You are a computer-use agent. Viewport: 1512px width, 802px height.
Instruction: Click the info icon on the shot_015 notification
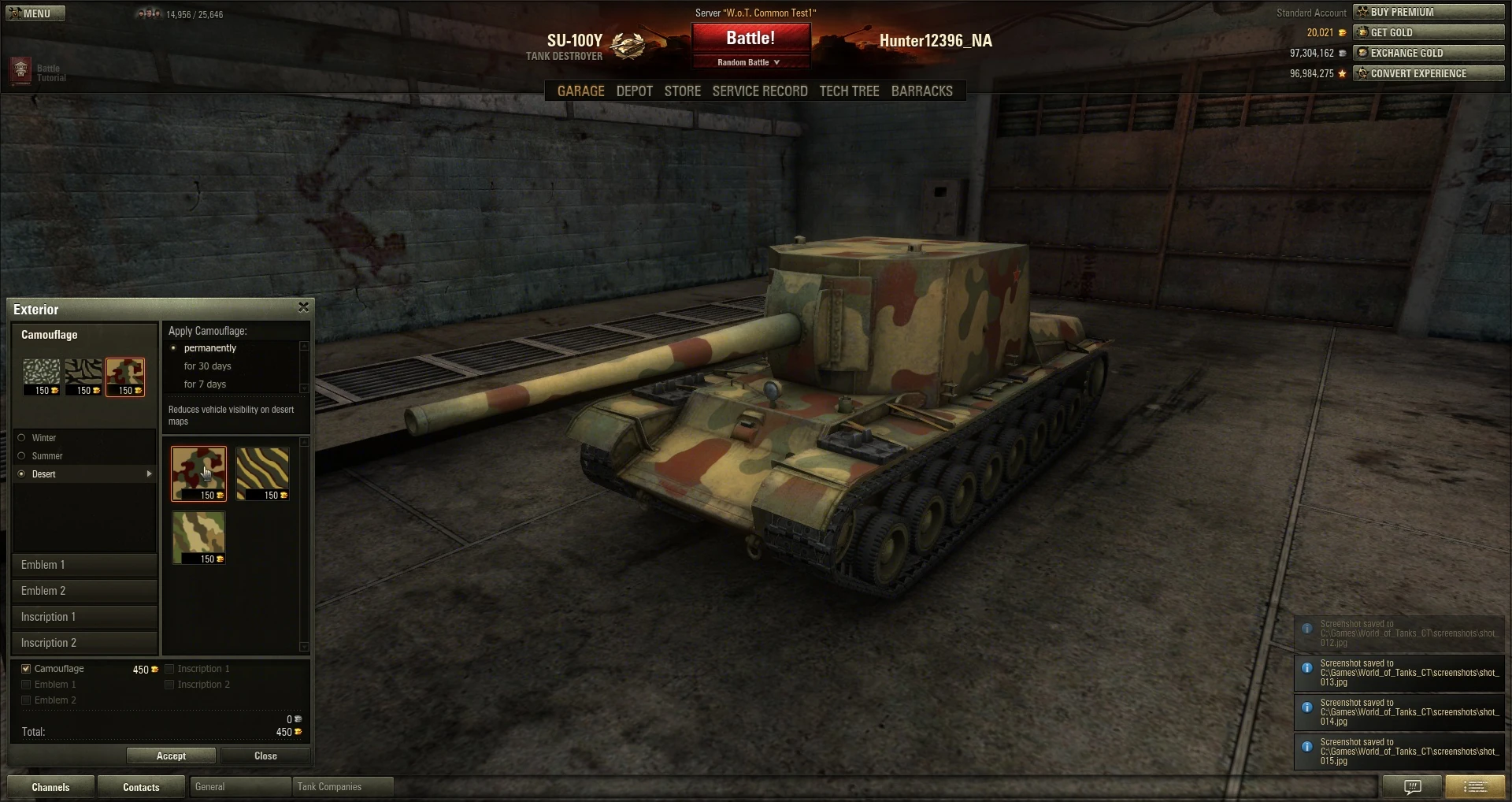tap(1307, 746)
